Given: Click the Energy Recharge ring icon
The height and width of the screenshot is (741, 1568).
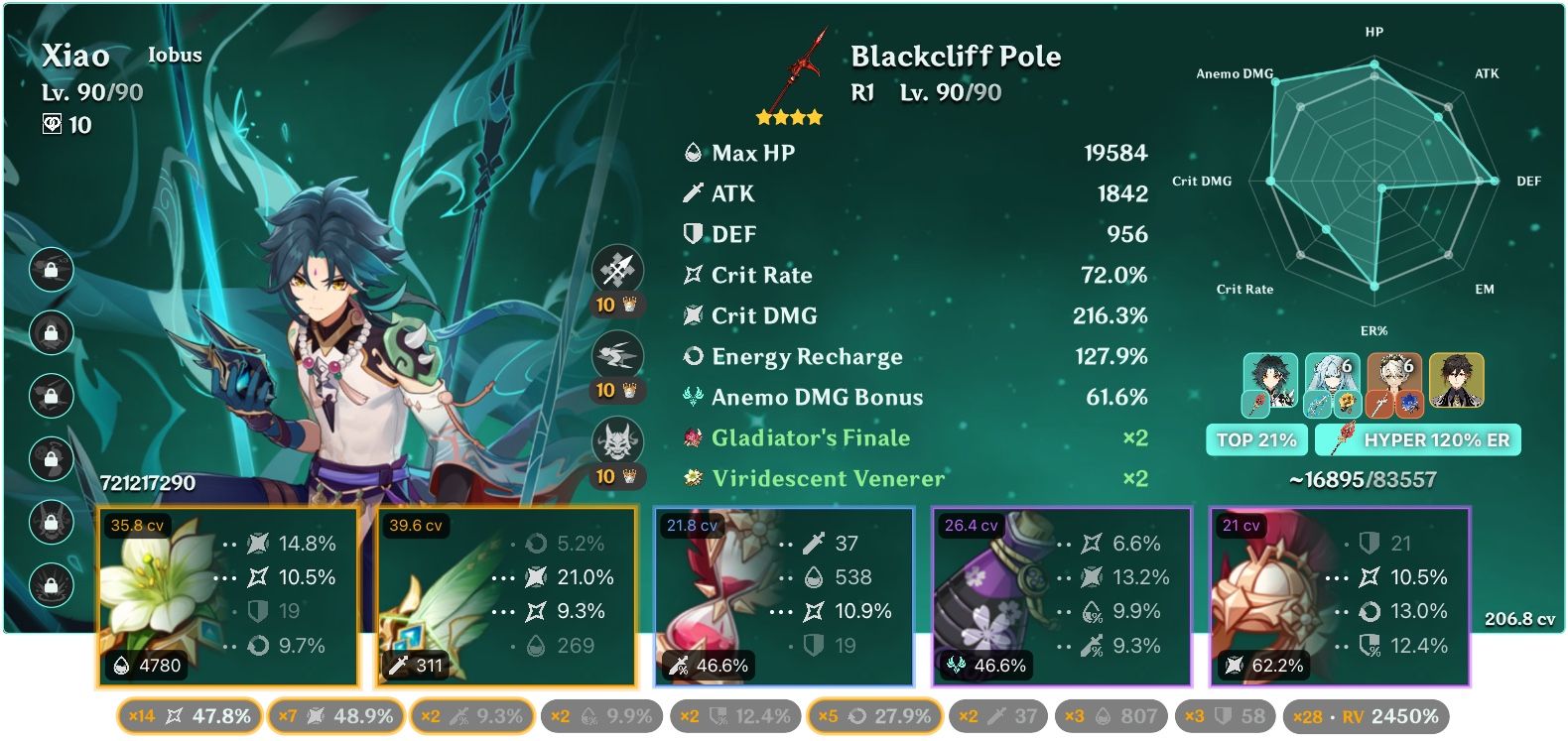Looking at the screenshot, I should coord(693,356).
